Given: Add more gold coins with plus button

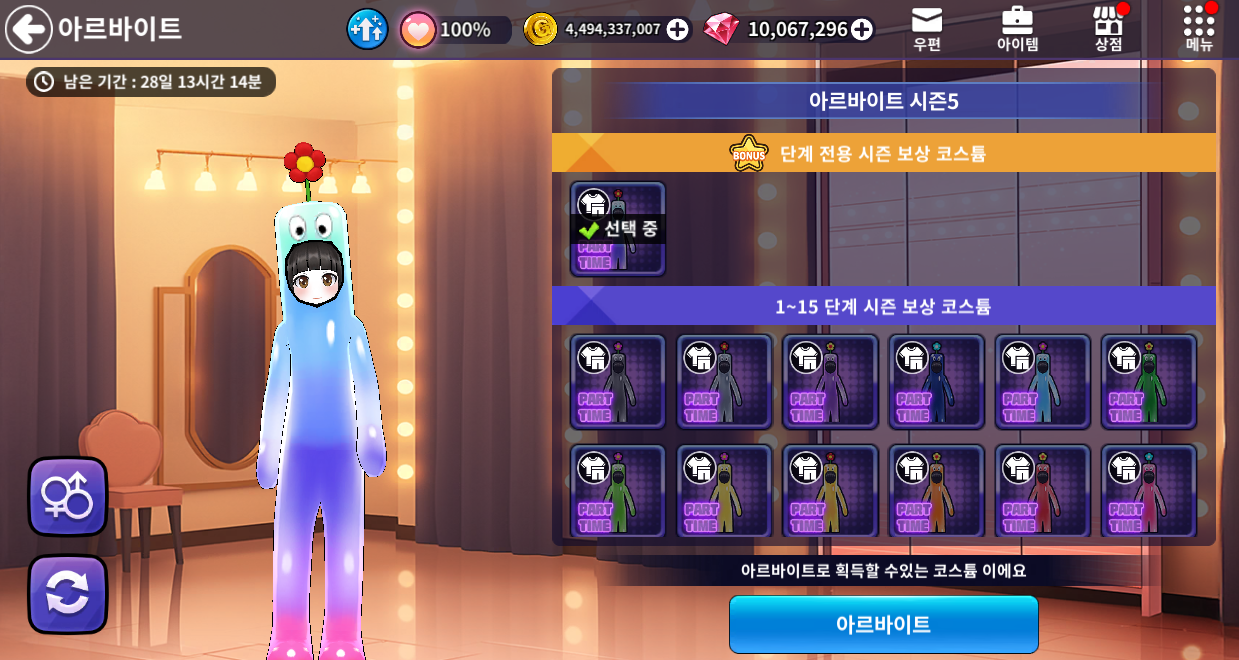Looking at the screenshot, I should [678, 30].
